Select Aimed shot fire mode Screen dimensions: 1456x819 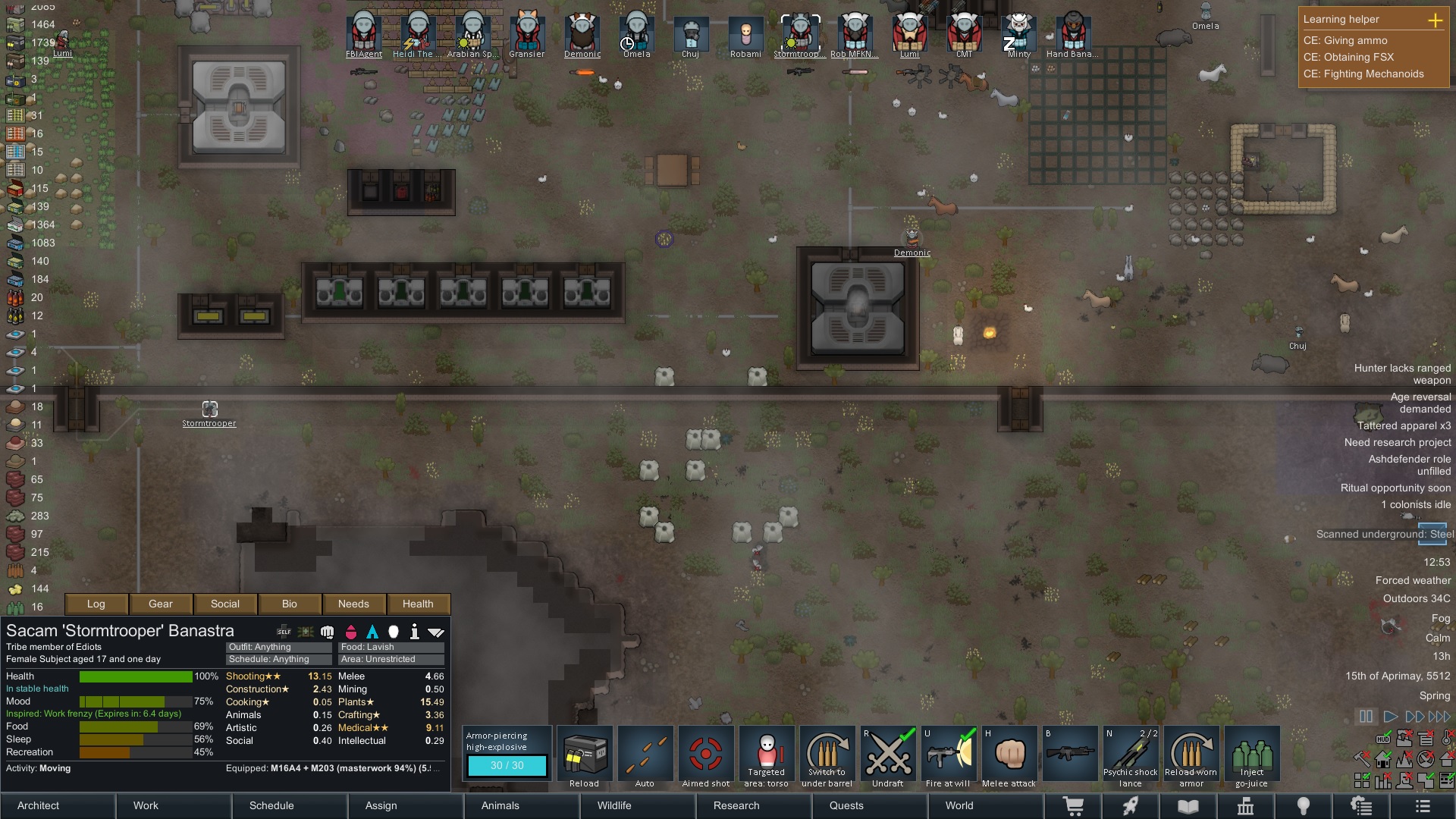point(705,758)
